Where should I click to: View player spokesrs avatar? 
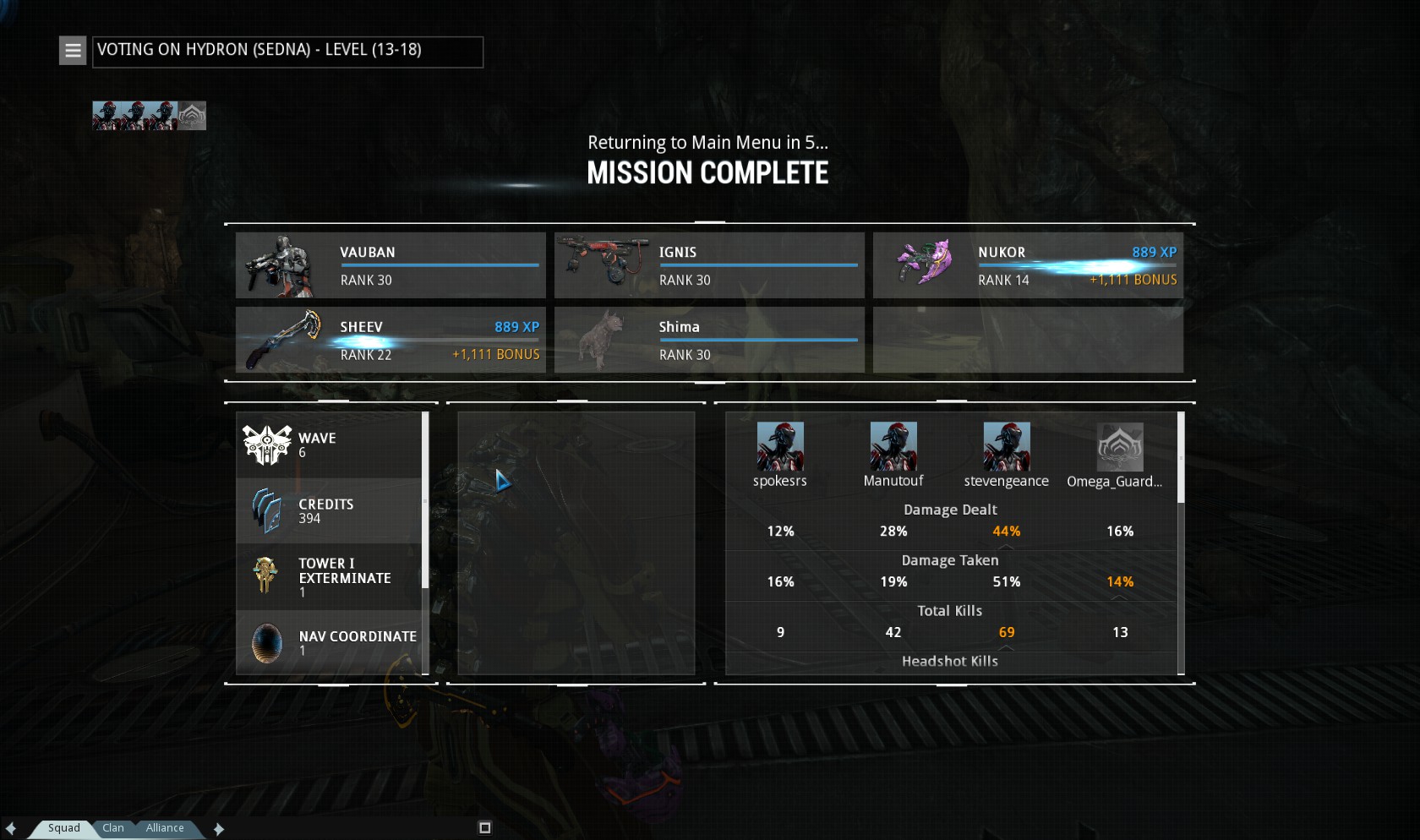pos(780,447)
